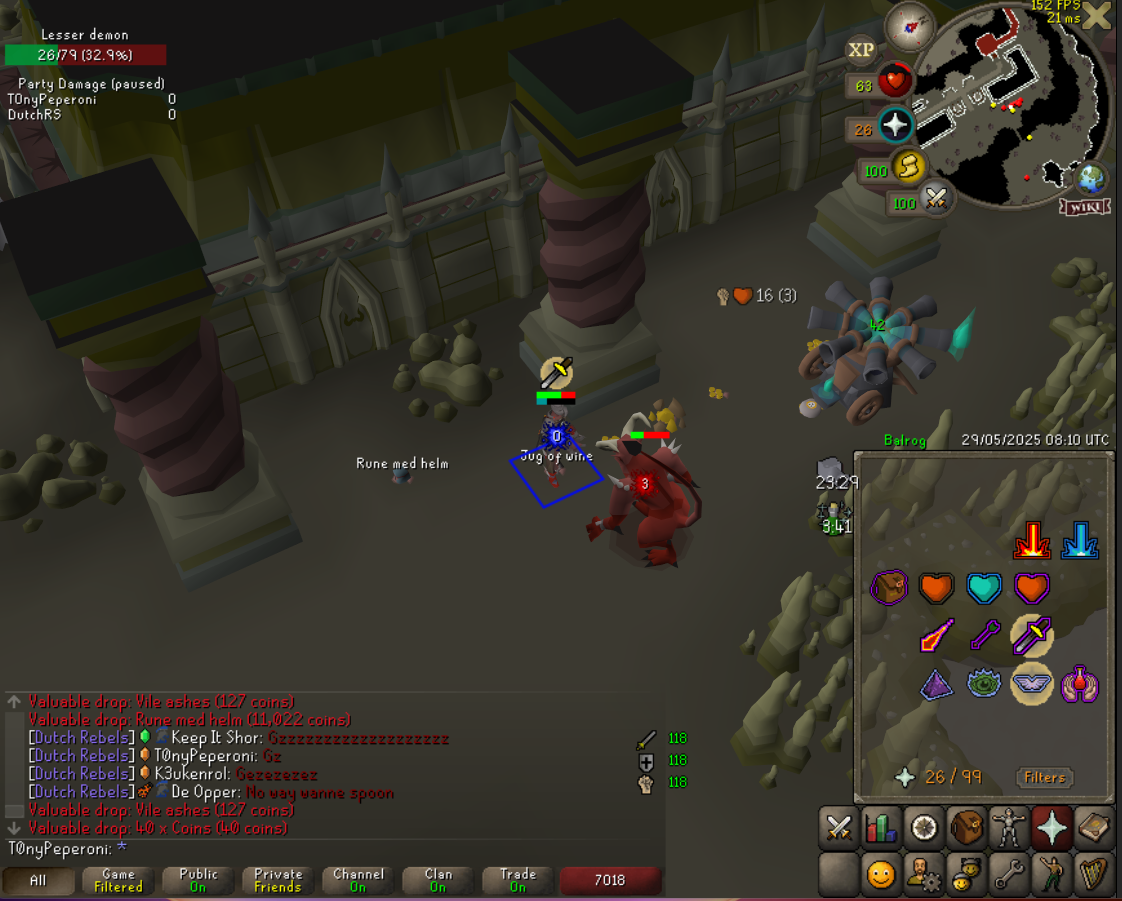
Task: Select the Trade chat filter tab
Action: 518,880
